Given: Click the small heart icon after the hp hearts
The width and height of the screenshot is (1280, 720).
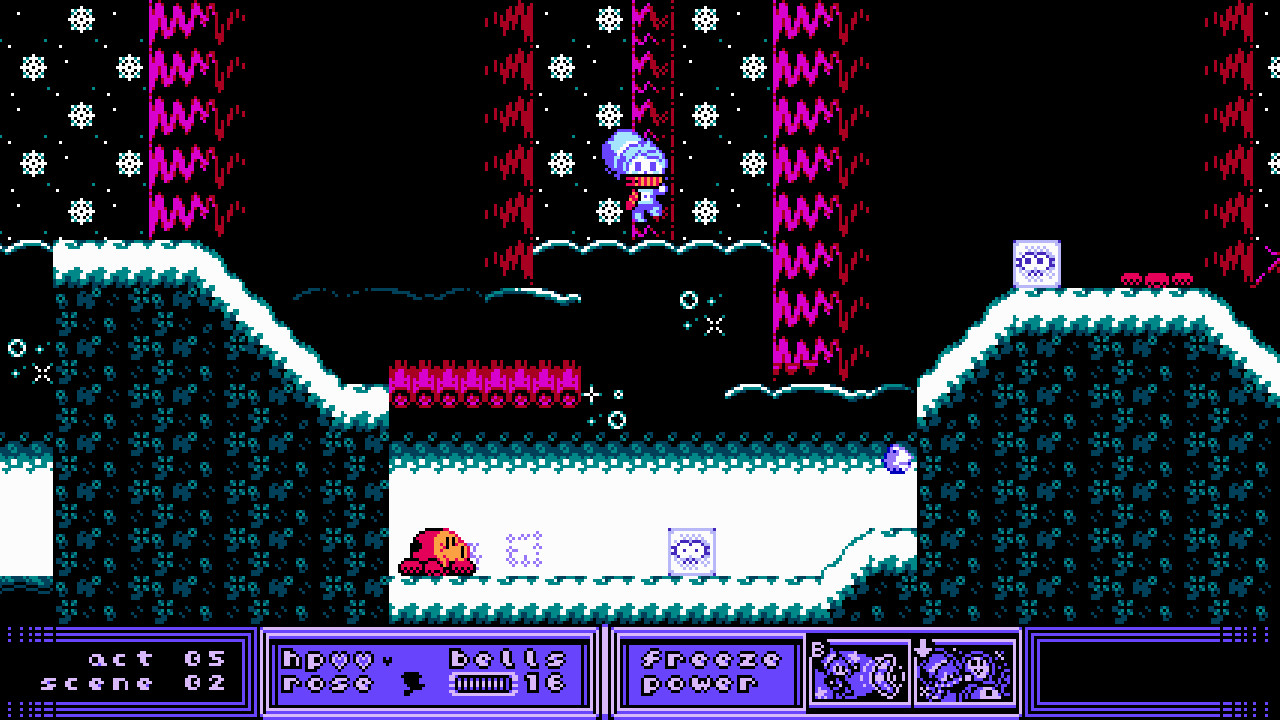Looking at the screenshot, I should pyautogui.click(x=388, y=659).
